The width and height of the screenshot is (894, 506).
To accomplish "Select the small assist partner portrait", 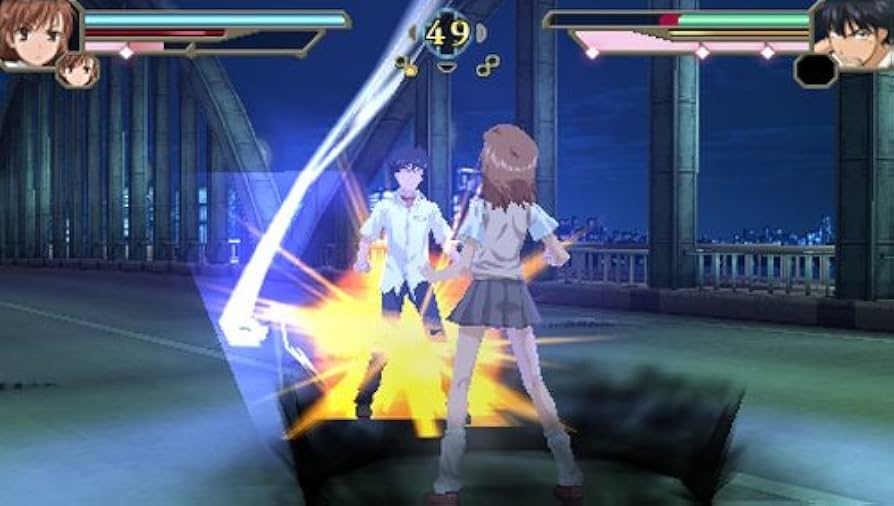I will [77, 69].
